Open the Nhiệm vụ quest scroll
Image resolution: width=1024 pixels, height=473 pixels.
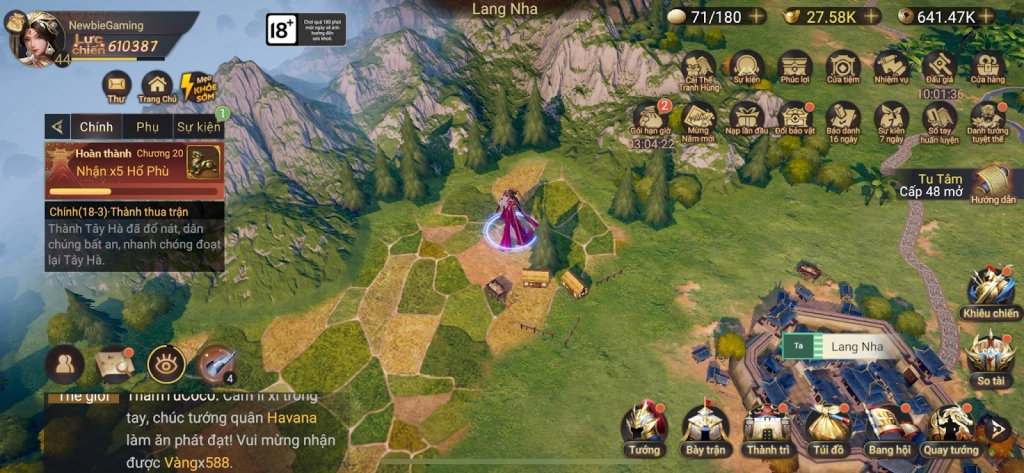(891, 68)
